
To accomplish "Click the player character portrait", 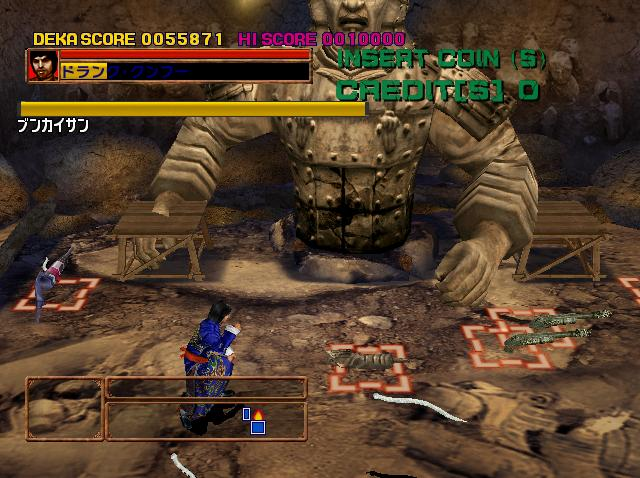I will pyautogui.click(x=42, y=66).
